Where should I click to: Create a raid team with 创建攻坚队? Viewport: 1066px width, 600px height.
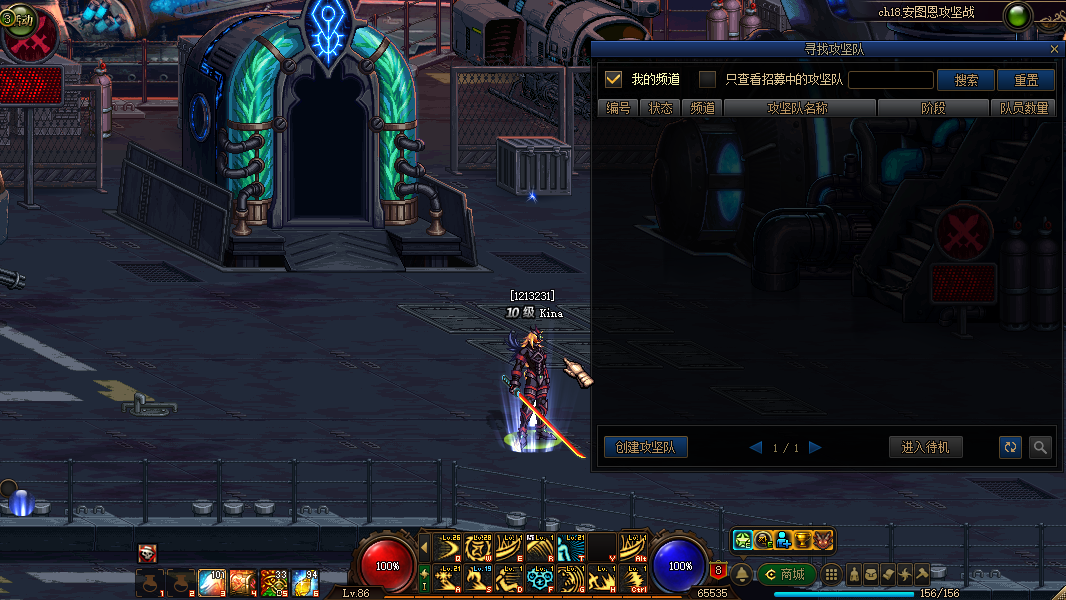tap(646, 447)
